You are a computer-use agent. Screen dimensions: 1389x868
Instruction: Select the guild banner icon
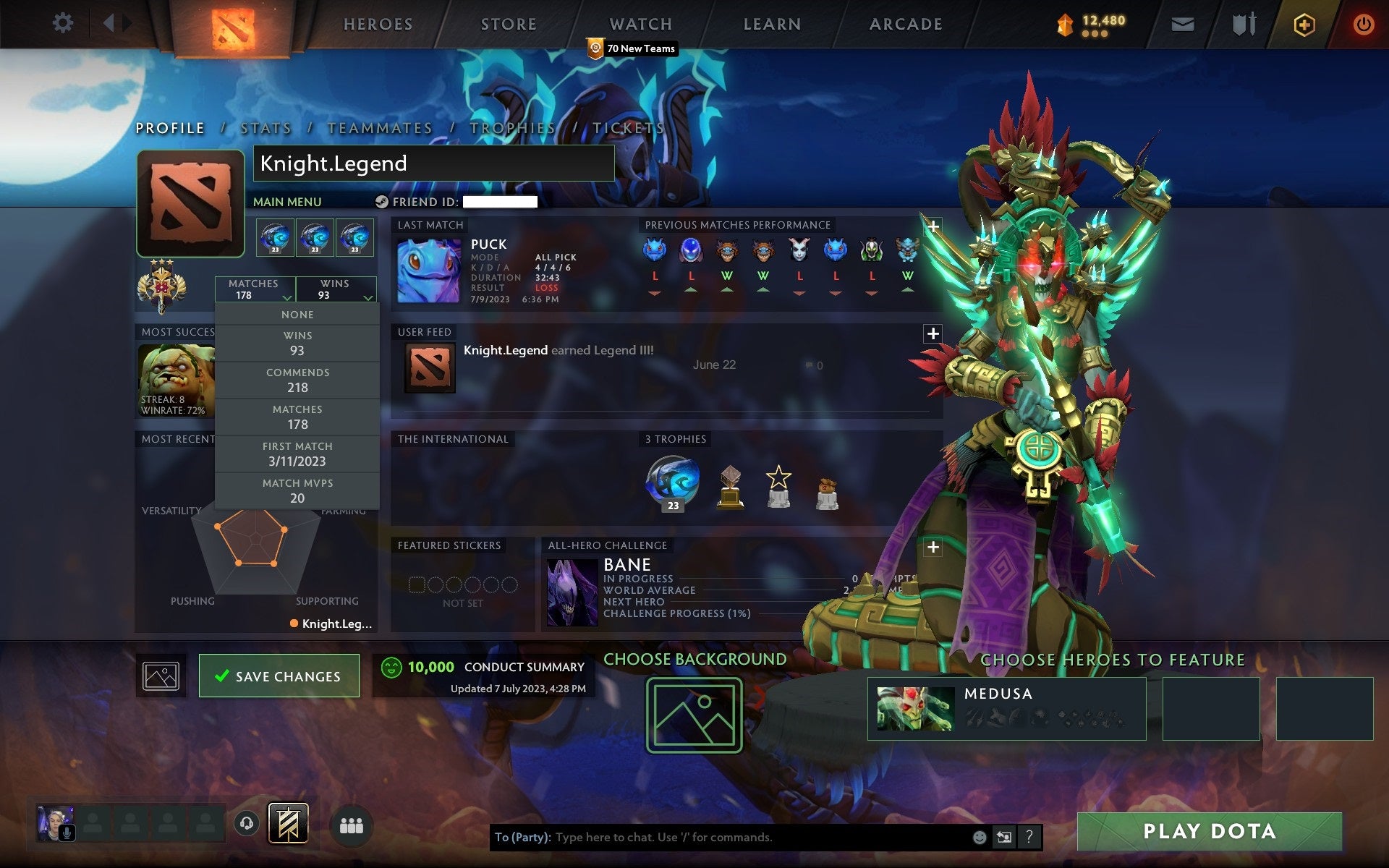point(289,822)
